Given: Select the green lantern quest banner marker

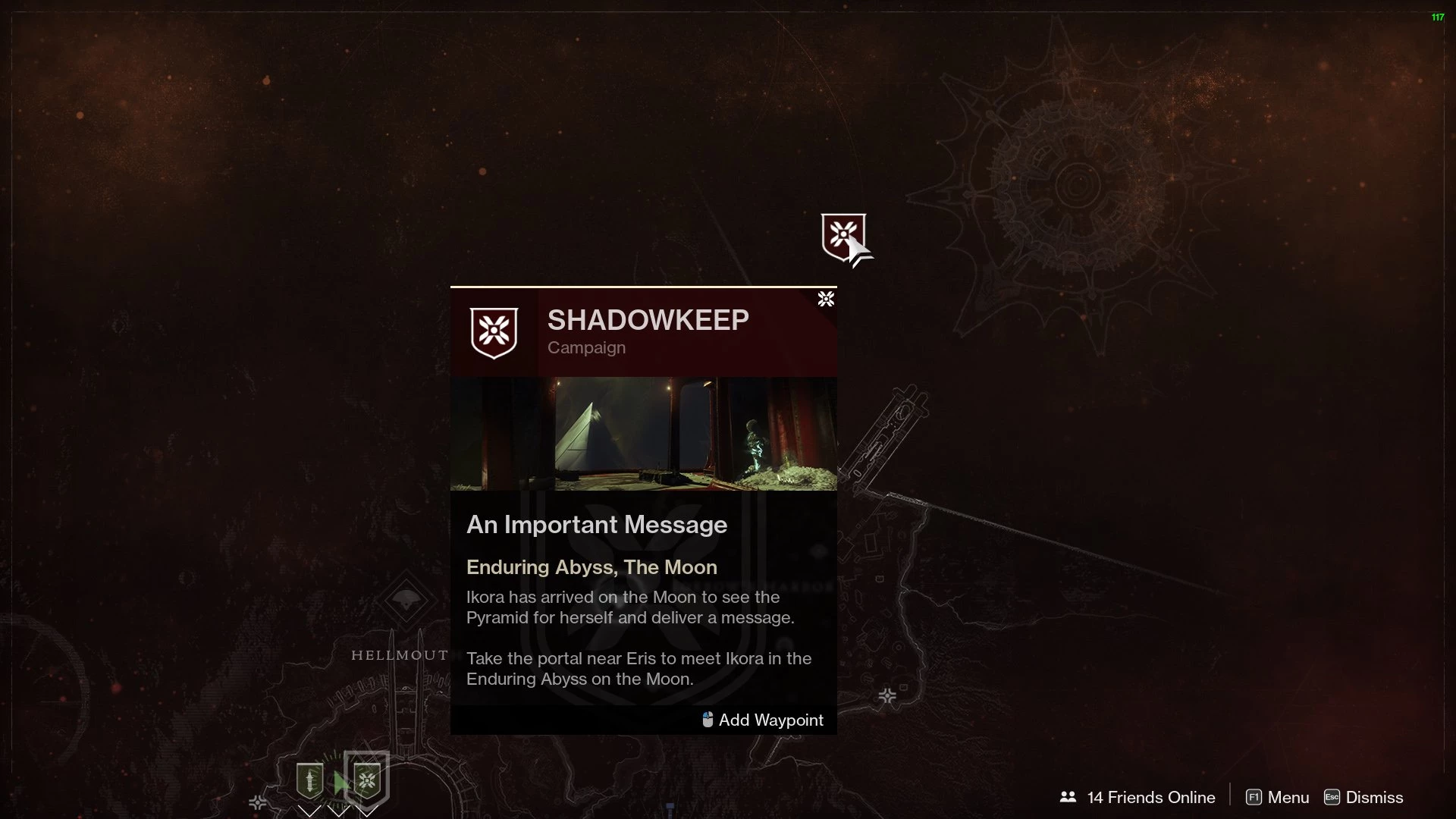Looking at the screenshot, I should point(309,780).
